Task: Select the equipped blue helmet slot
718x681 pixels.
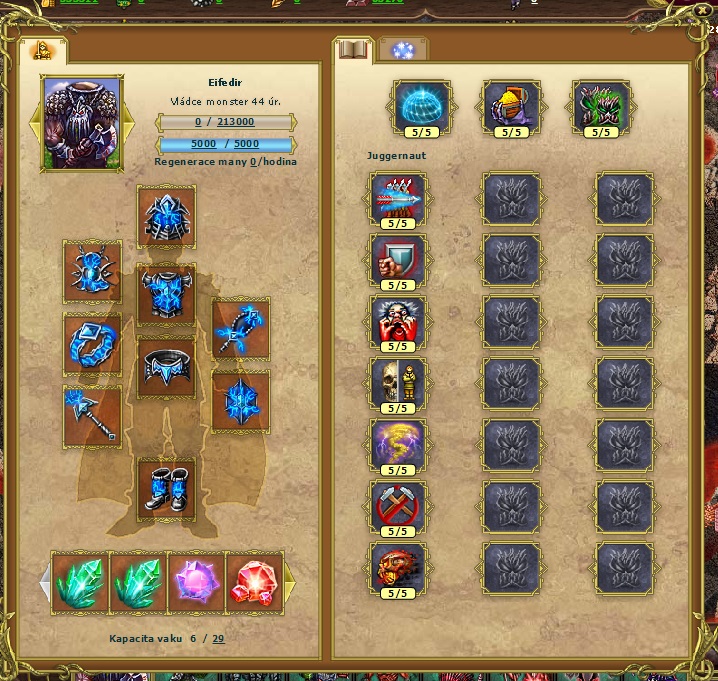Action: [166, 216]
